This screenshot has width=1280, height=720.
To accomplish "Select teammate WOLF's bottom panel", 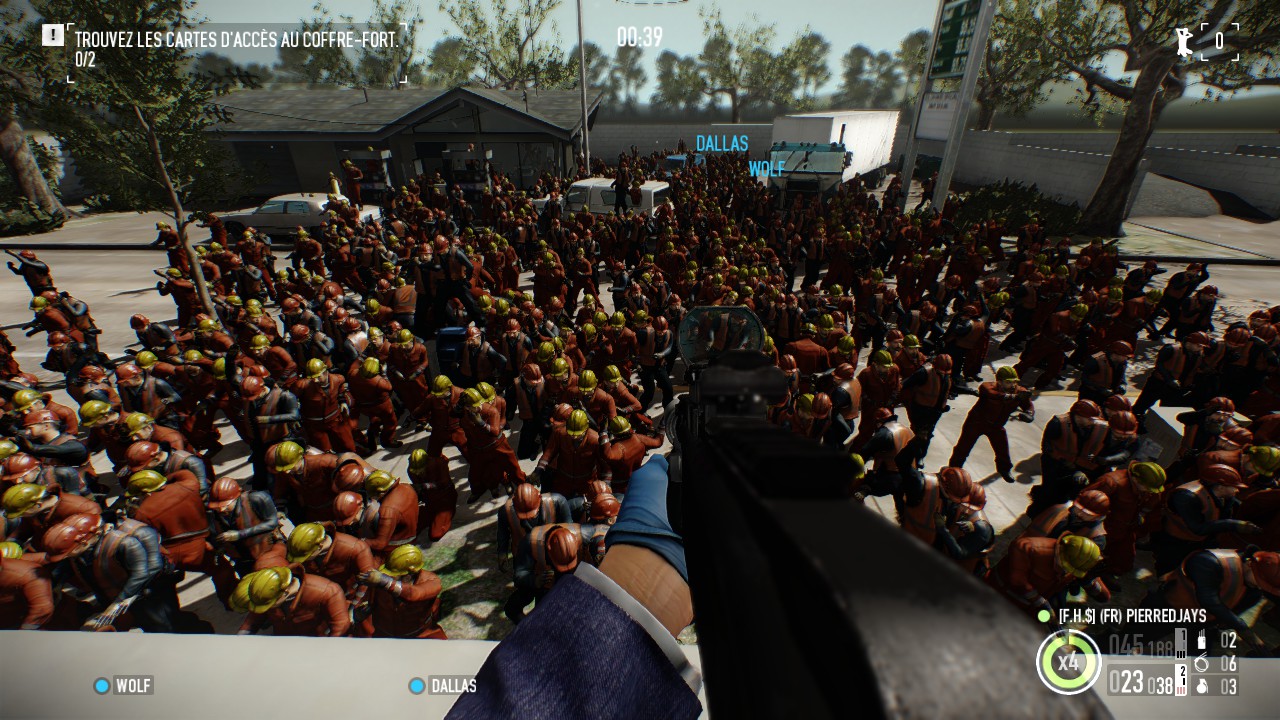I will pos(123,685).
